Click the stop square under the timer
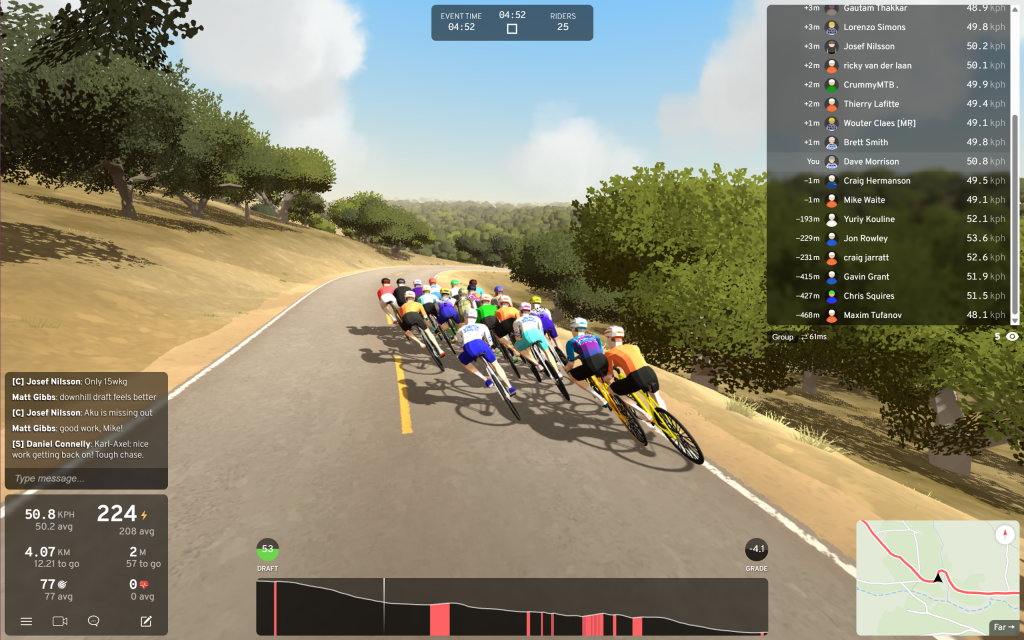 [512, 29]
